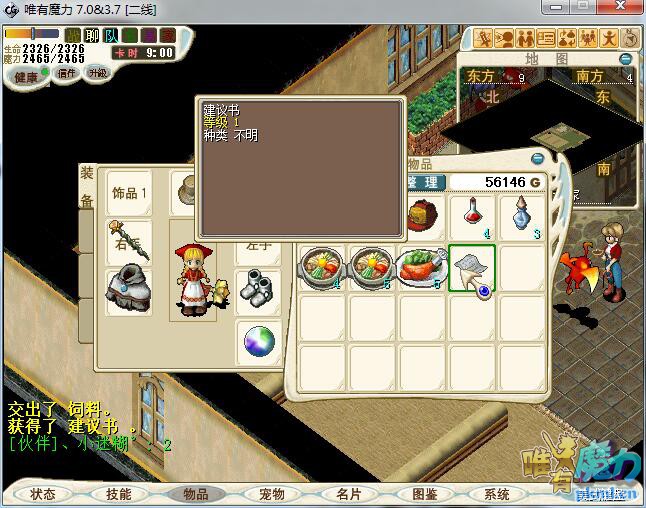Screen dimensions: 646x508
Task: Select the 建议书 paper item slot
Action: [472, 268]
